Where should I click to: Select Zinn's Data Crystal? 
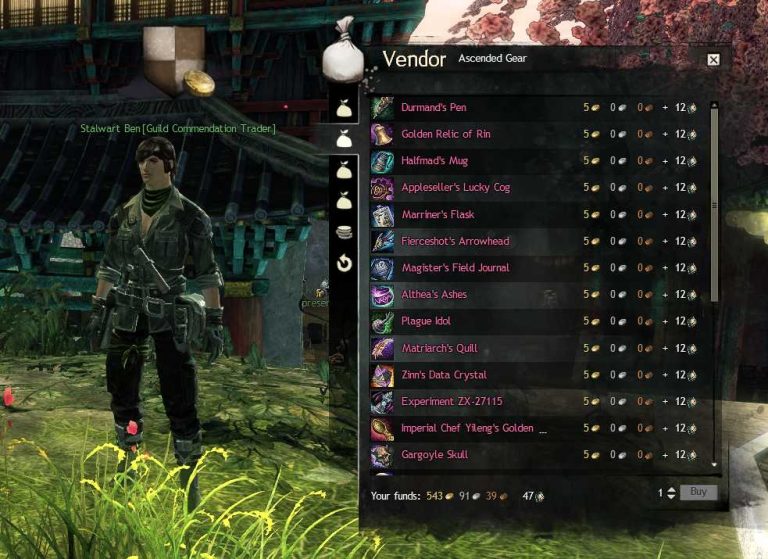point(444,375)
